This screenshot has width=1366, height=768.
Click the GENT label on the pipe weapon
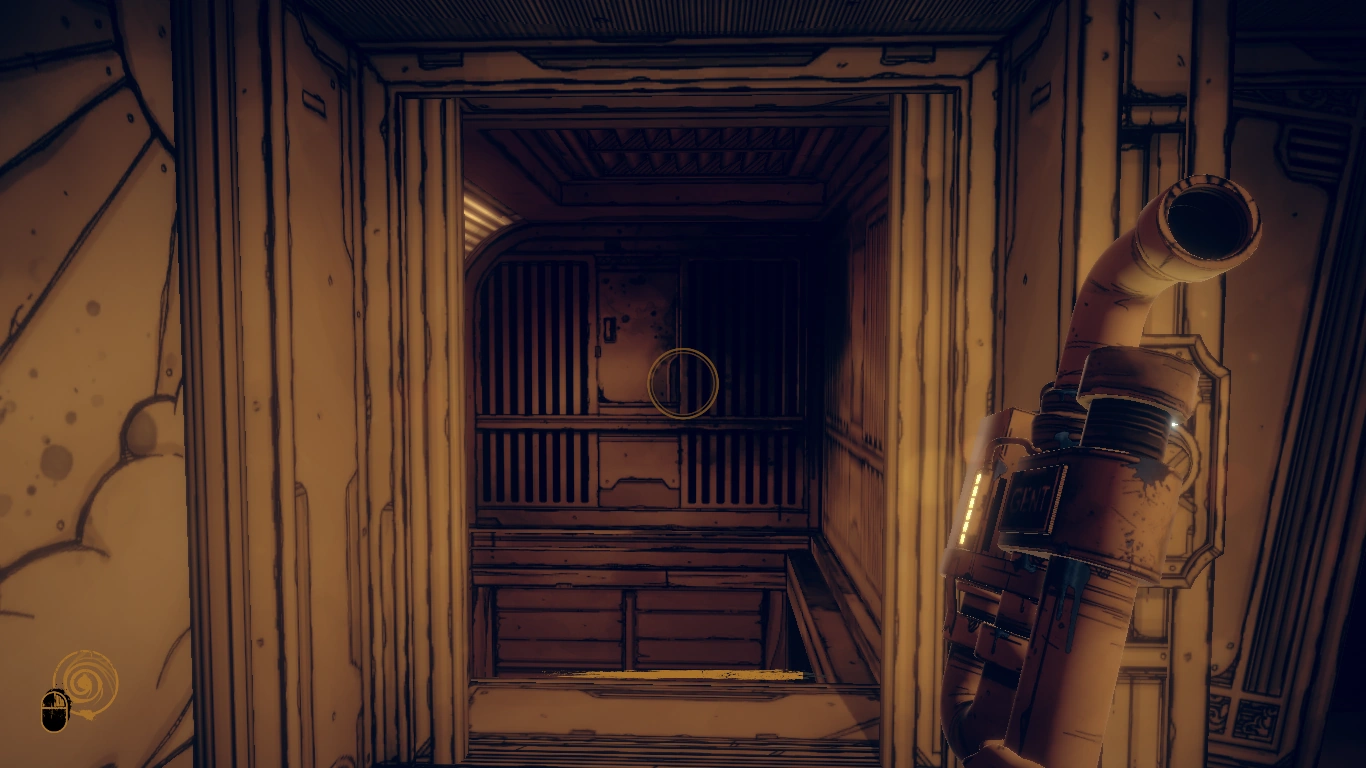(x=1030, y=493)
